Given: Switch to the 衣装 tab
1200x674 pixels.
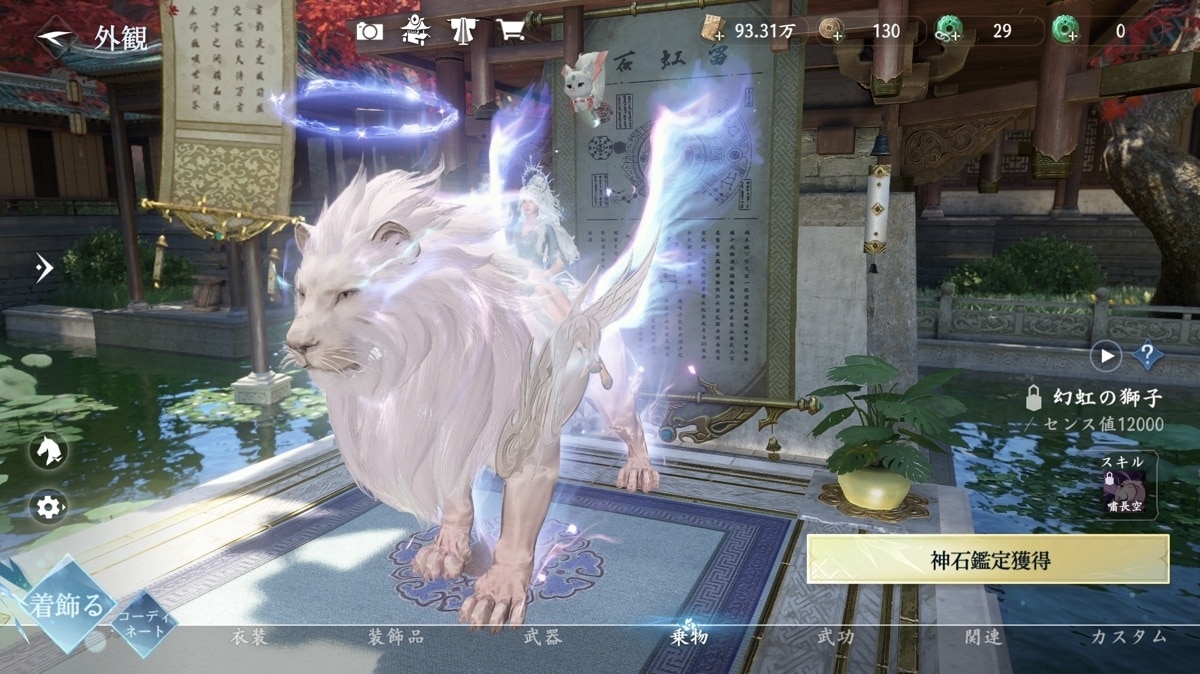Looking at the screenshot, I should coord(249,637).
